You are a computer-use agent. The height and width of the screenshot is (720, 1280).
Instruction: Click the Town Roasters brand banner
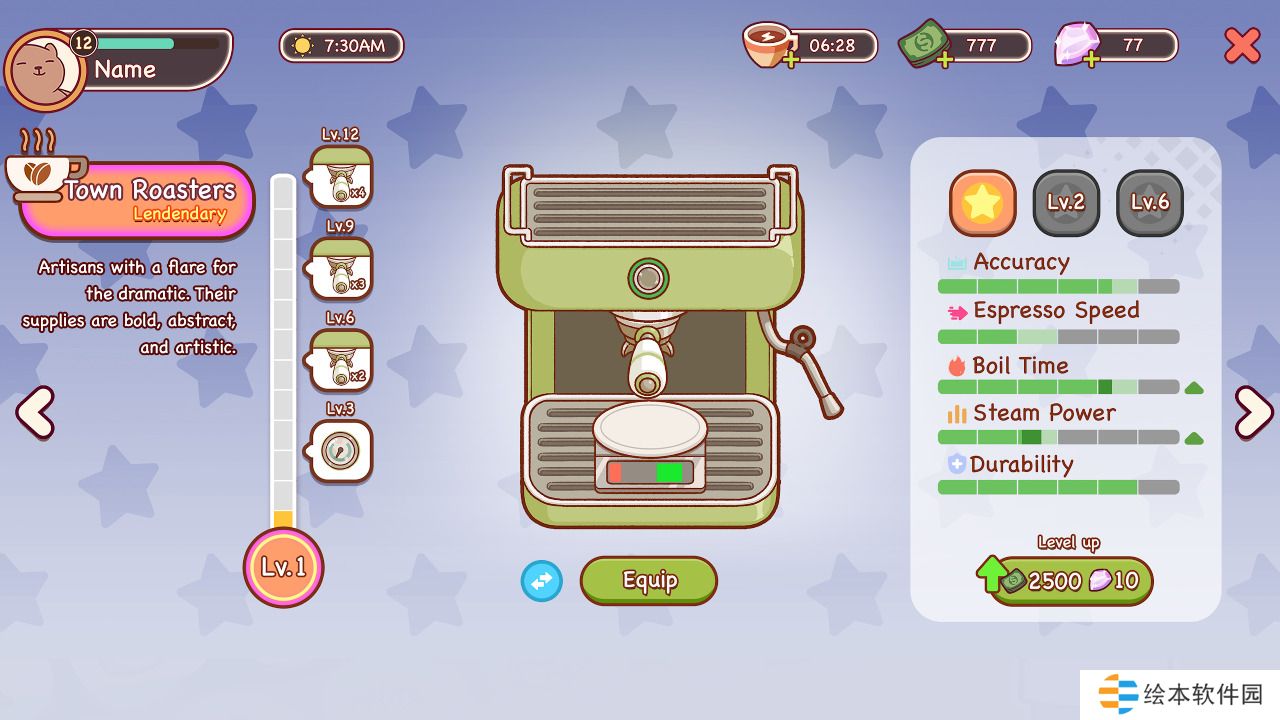137,199
